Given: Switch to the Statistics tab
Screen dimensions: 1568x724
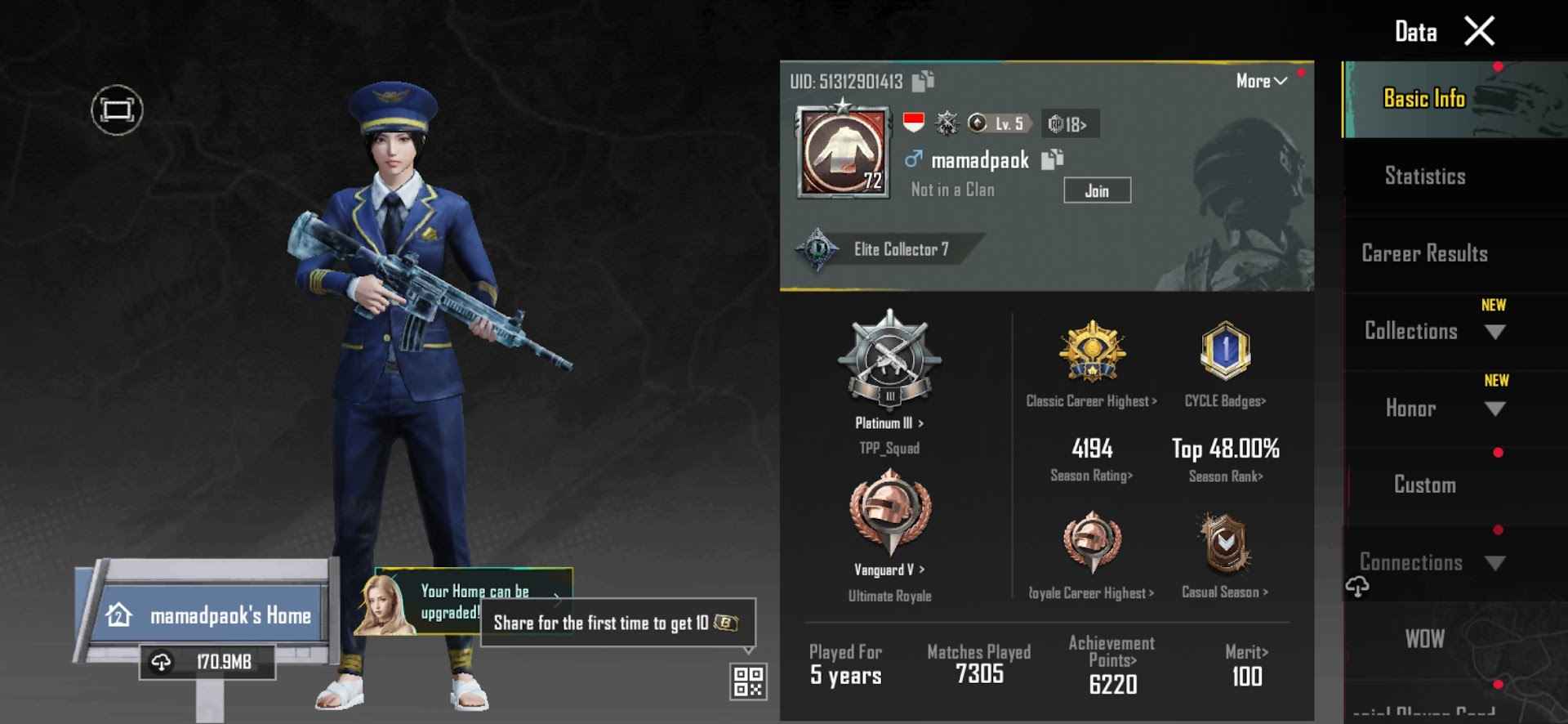Looking at the screenshot, I should click(x=1424, y=176).
